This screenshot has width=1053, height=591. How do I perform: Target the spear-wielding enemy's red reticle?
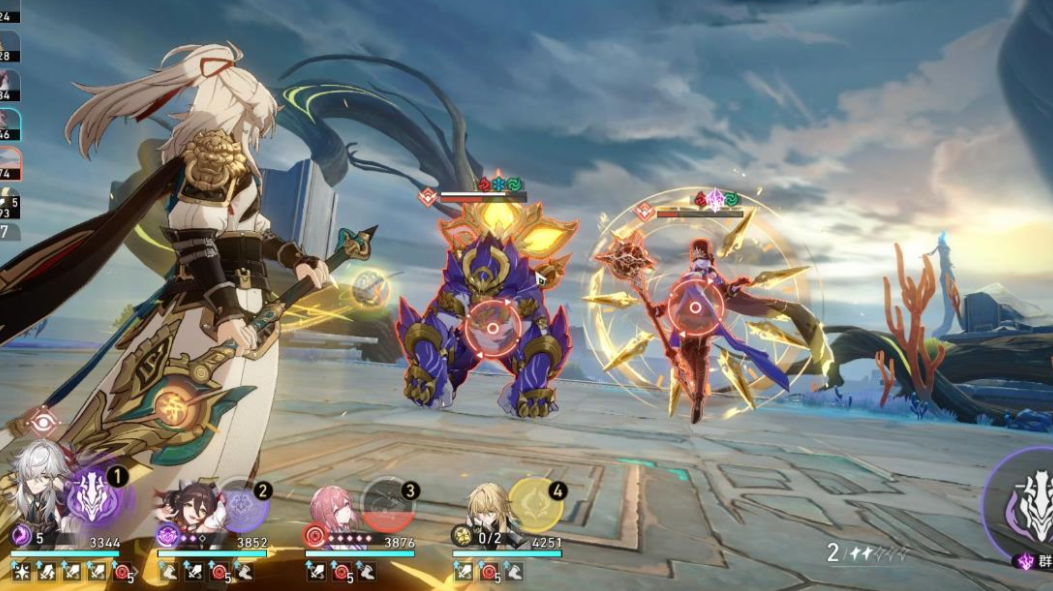click(x=695, y=306)
